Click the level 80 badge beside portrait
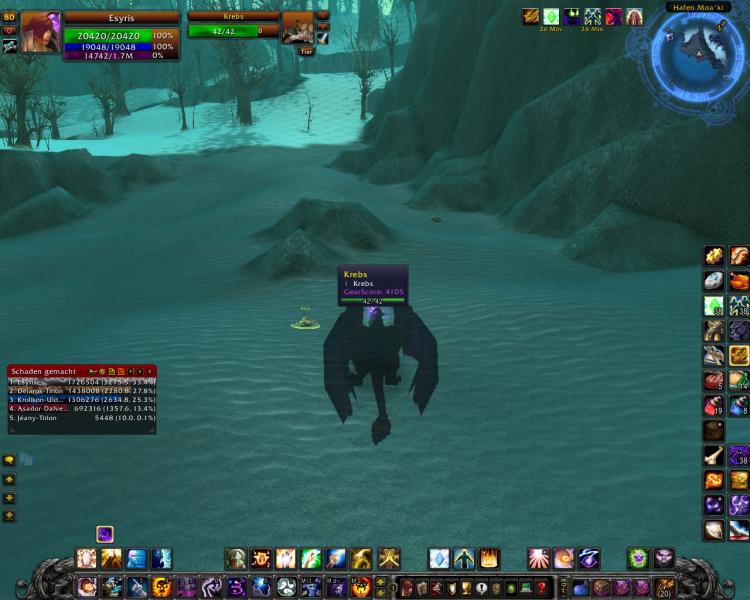Screen dimensions: 750x600 coord(9,17)
